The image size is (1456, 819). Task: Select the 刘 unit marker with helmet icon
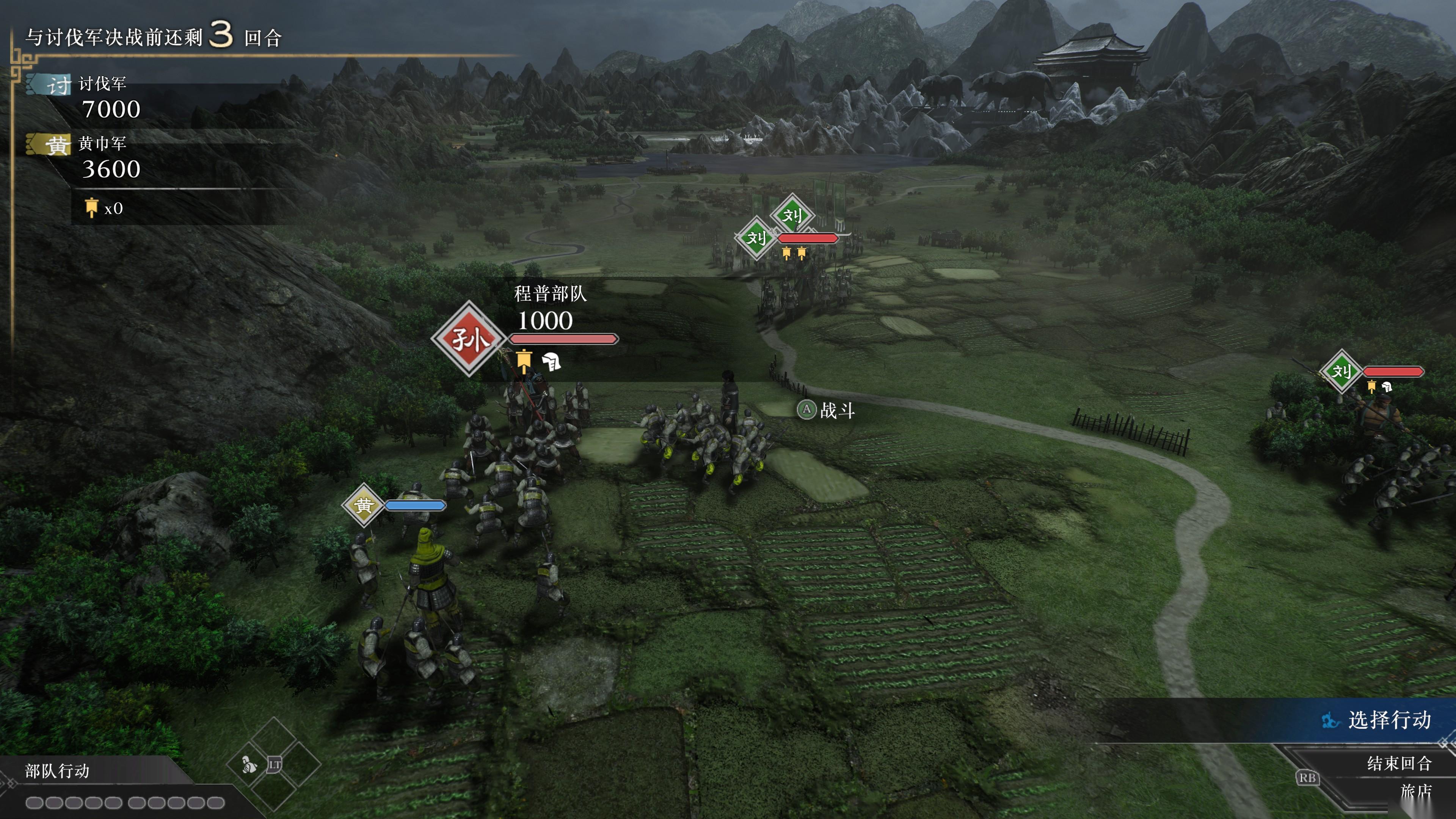pyautogui.click(x=1341, y=371)
